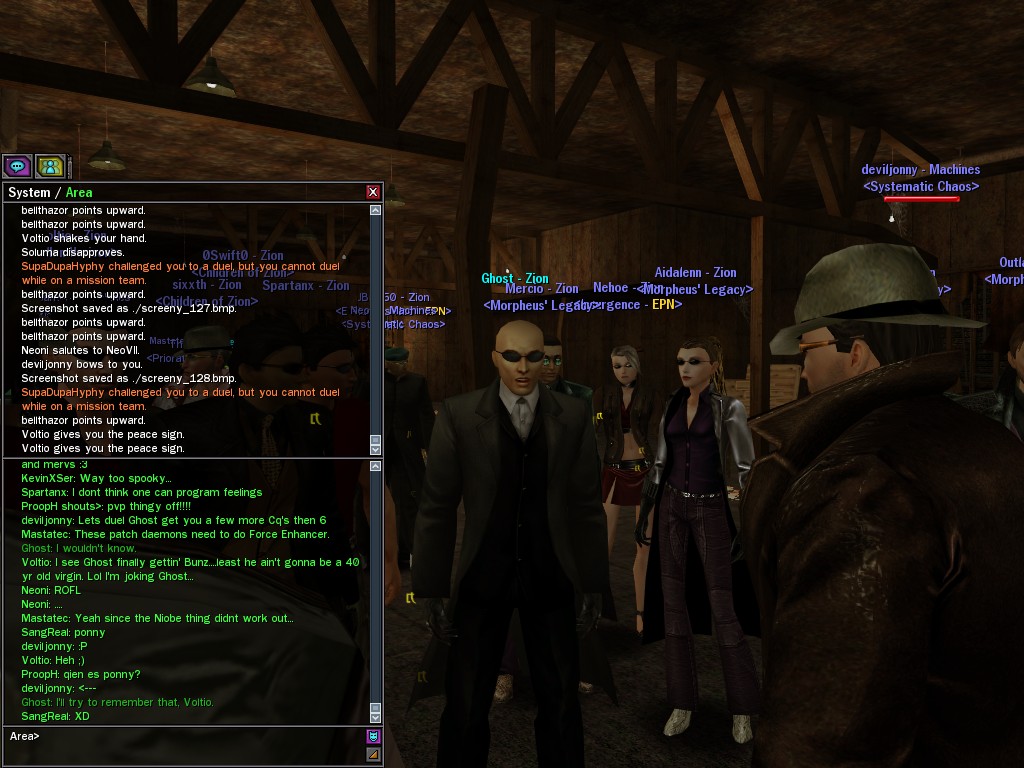
Task: Click the Area chat scroll-down arrow
Action: click(x=376, y=717)
